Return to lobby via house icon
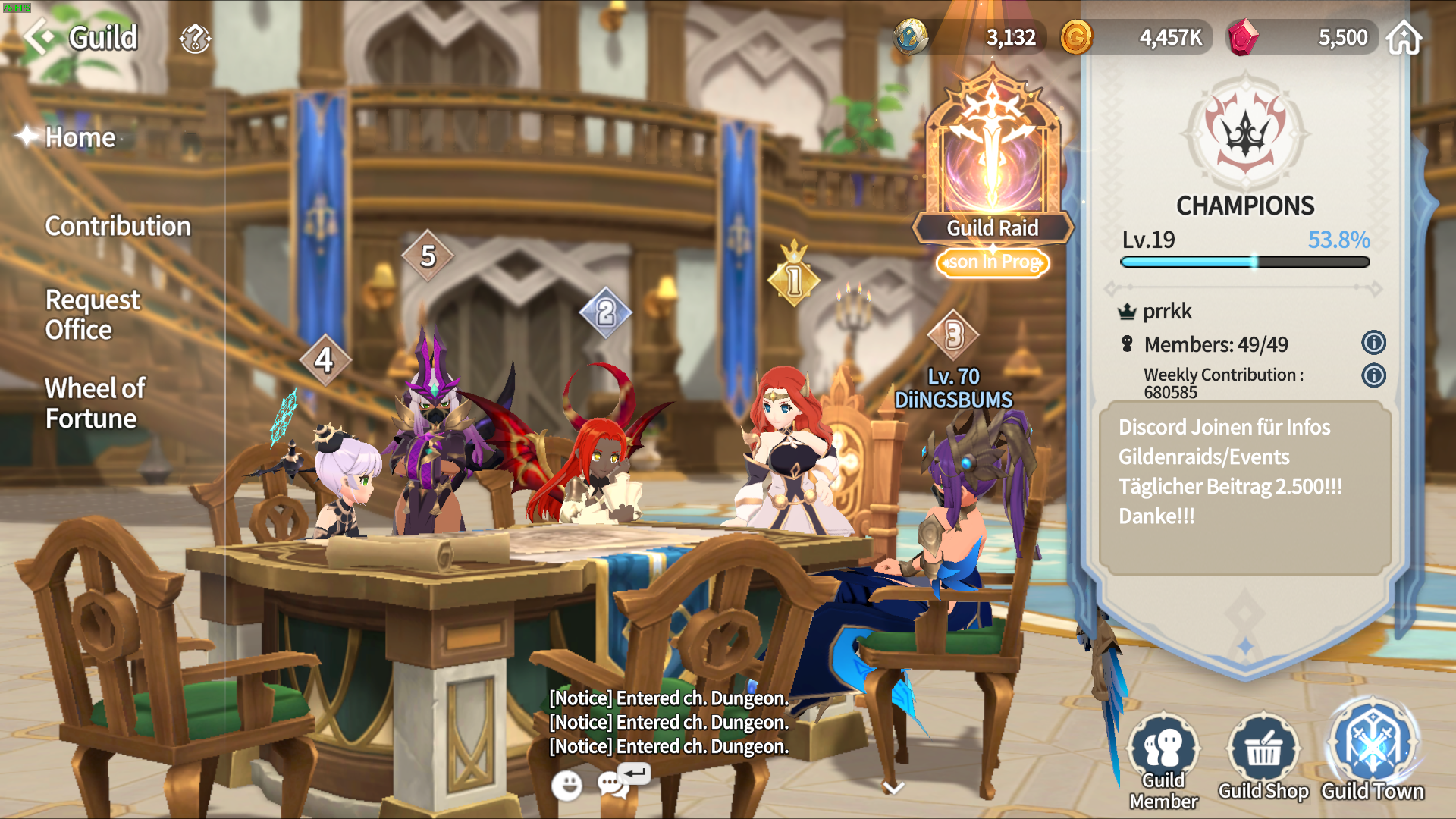Viewport: 1456px width, 819px height. coord(1404,38)
